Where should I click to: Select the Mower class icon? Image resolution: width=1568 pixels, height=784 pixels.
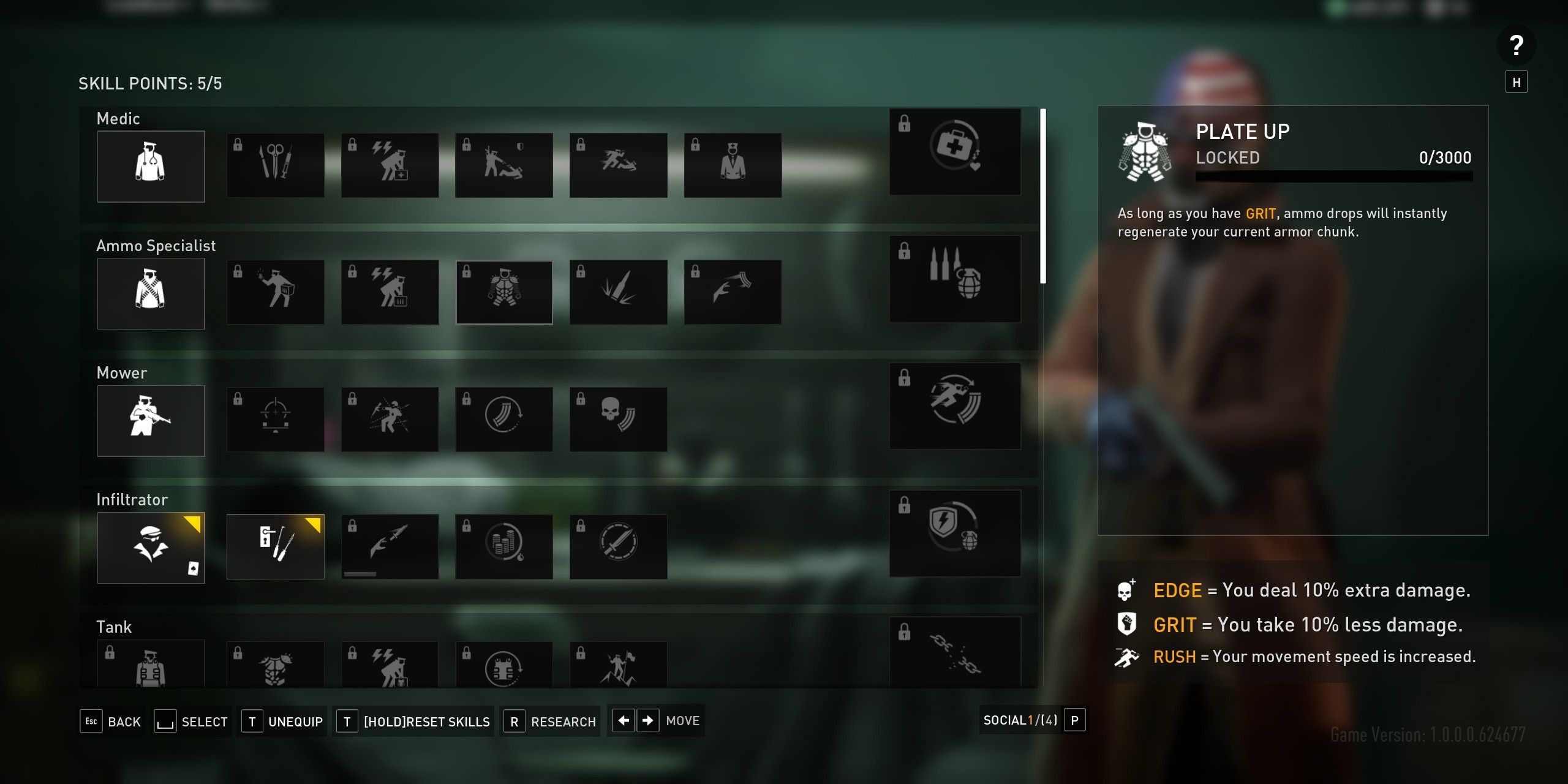151,420
